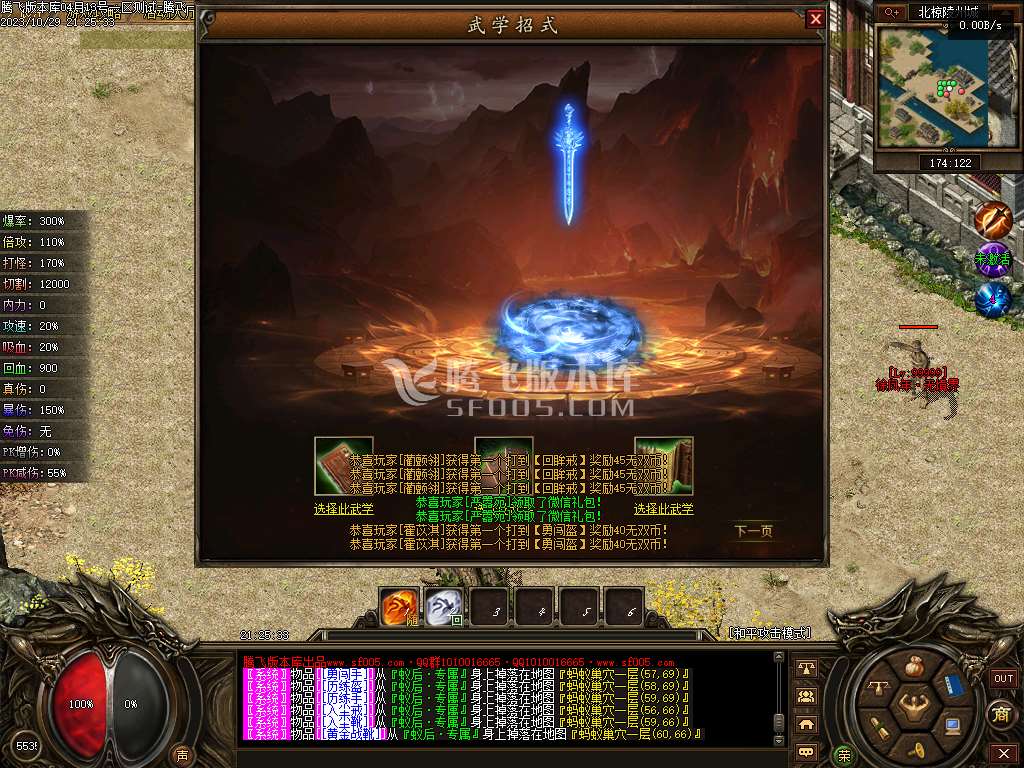Close the 武学招式 window

[816, 19]
